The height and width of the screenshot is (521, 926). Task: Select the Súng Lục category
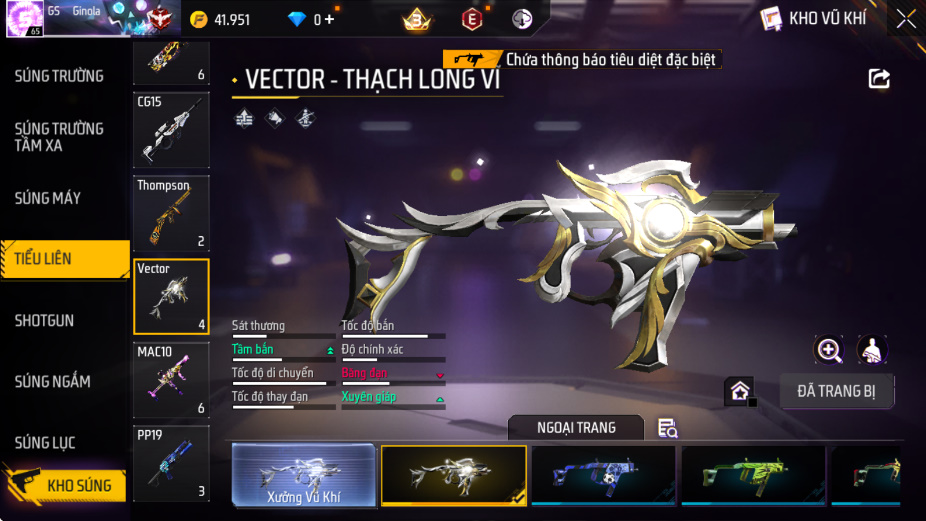(x=45, y=443)
